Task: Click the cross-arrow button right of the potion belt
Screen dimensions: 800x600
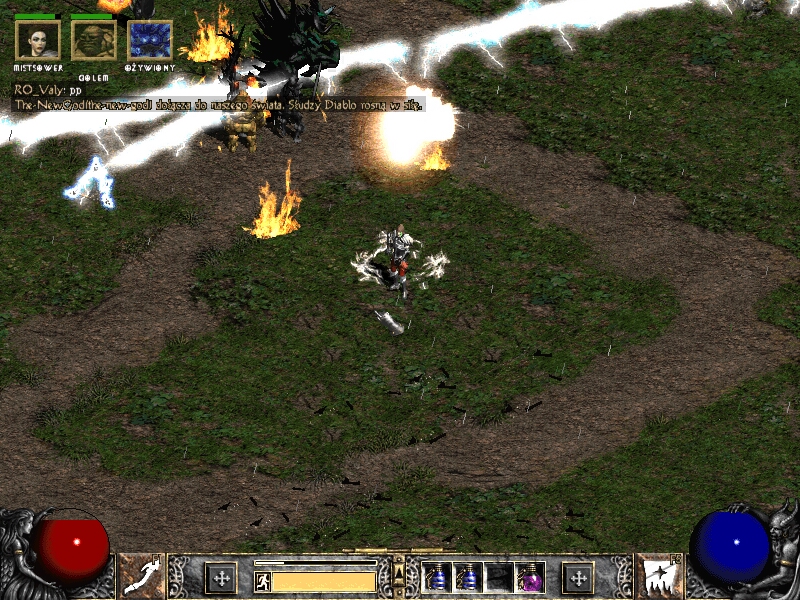Action: point(578,577)
